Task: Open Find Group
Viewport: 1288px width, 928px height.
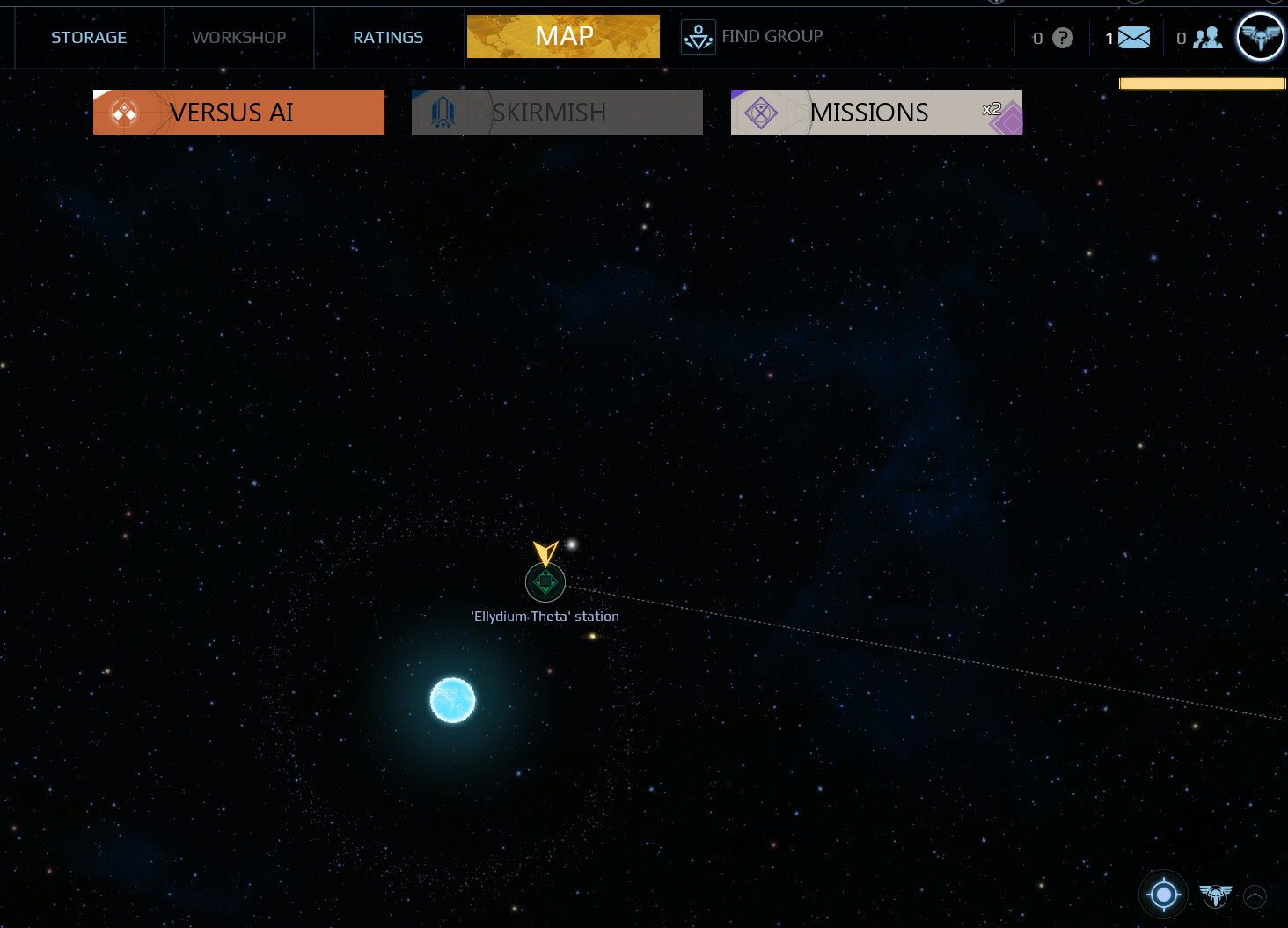Action: click(753, 37)
